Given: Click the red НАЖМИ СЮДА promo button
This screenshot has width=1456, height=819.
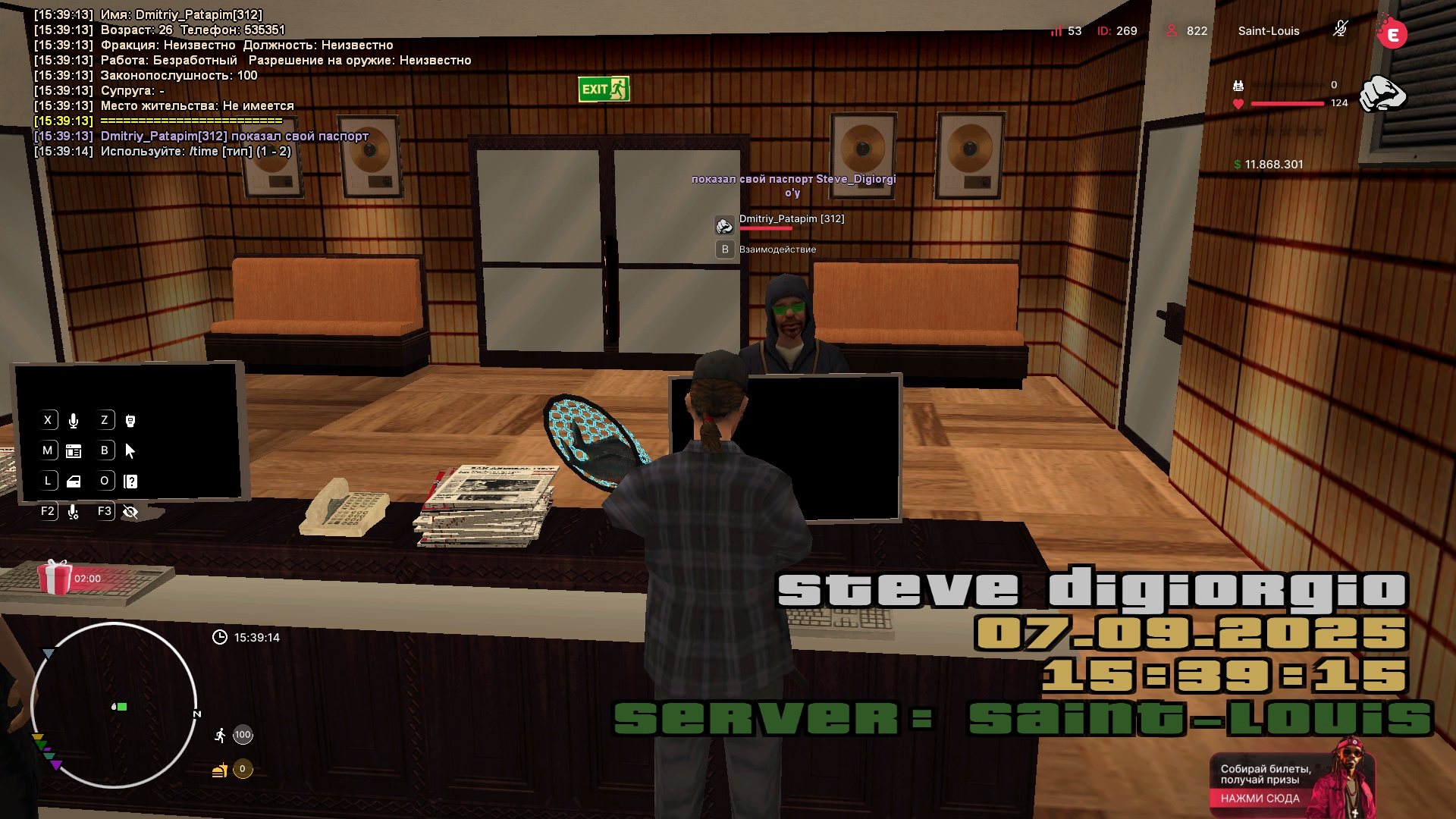Looking at the screenshot, I should [1260, 799].
